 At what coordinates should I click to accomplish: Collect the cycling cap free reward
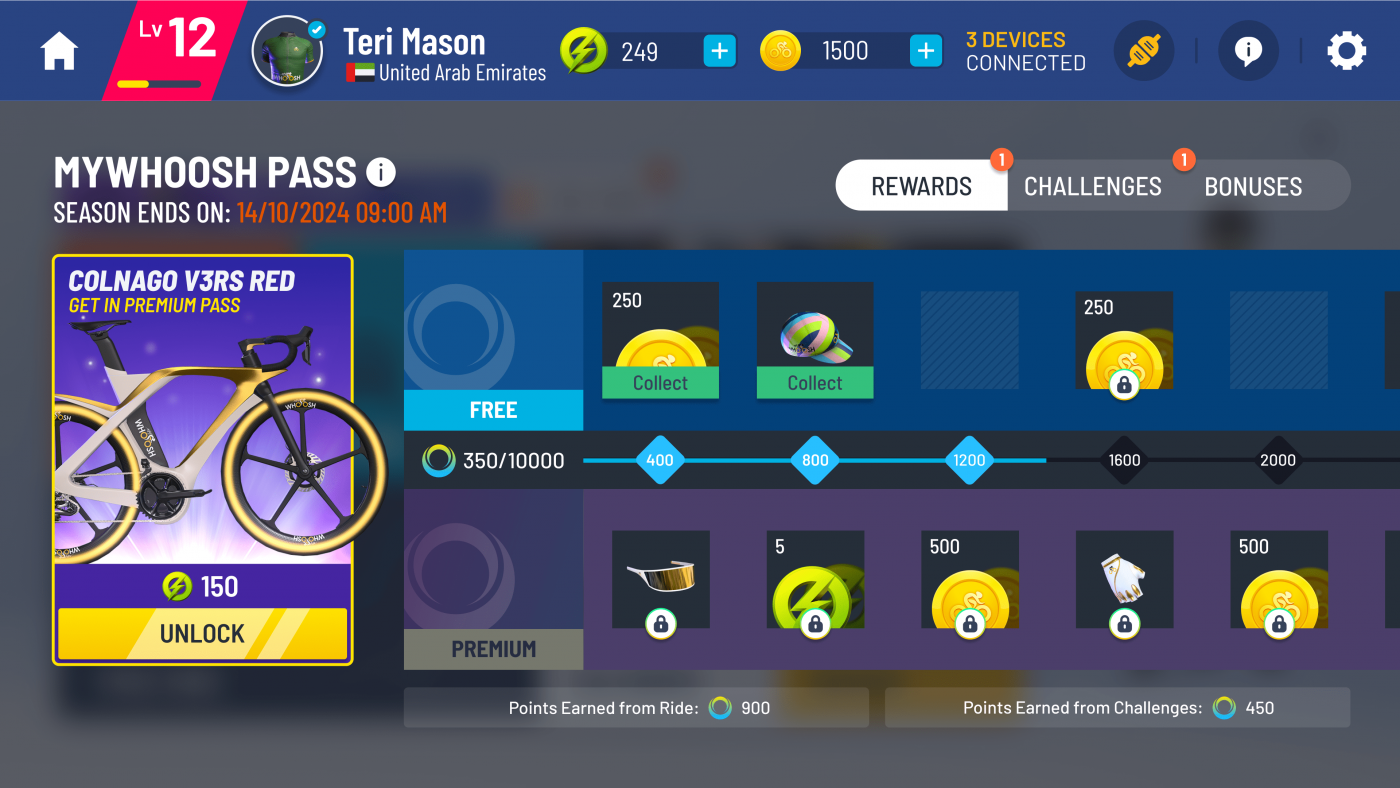pos(814,383)
